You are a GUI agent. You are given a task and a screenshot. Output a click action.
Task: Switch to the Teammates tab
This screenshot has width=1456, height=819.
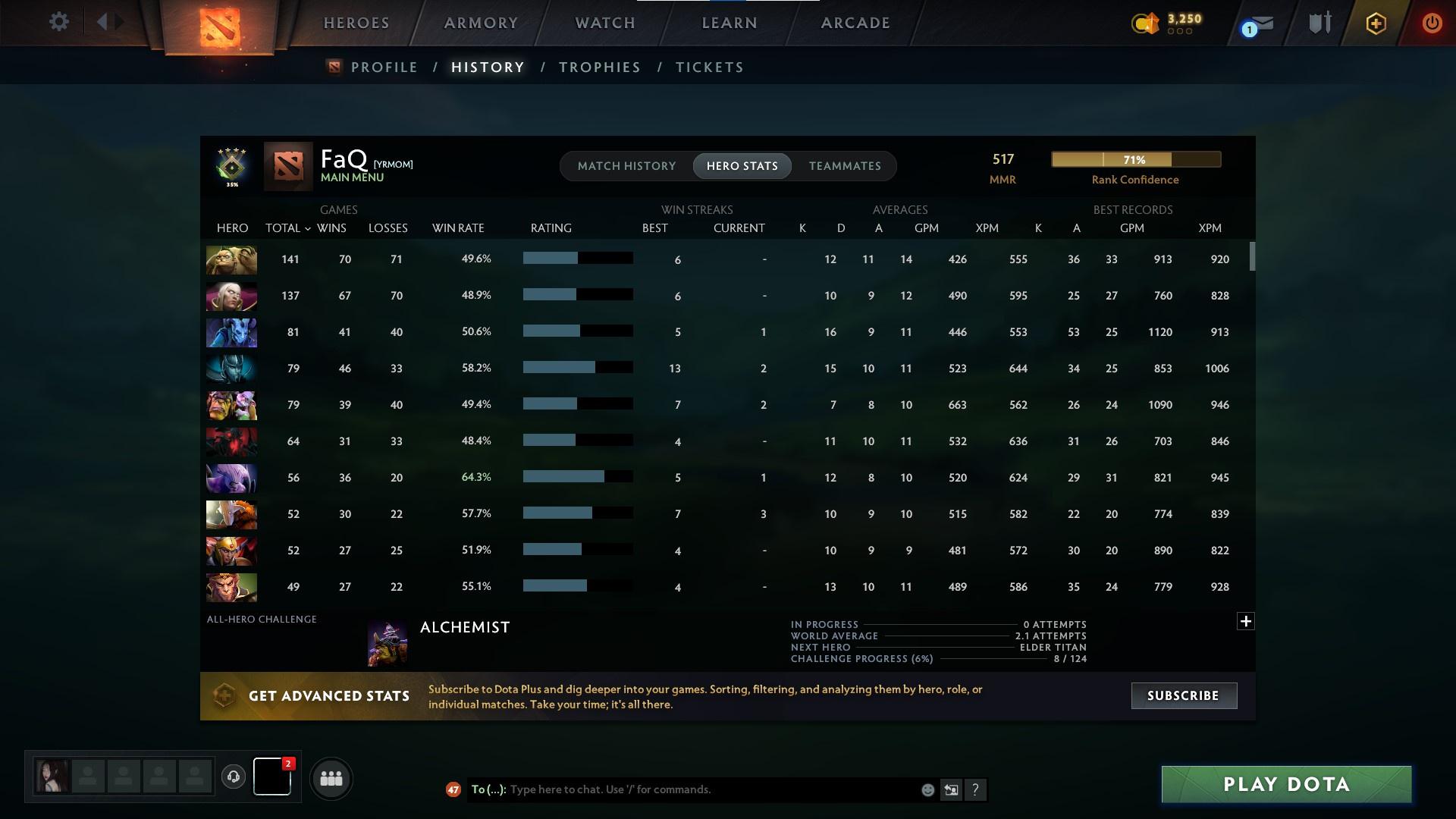pyautogui.click(x=844, y=165)
